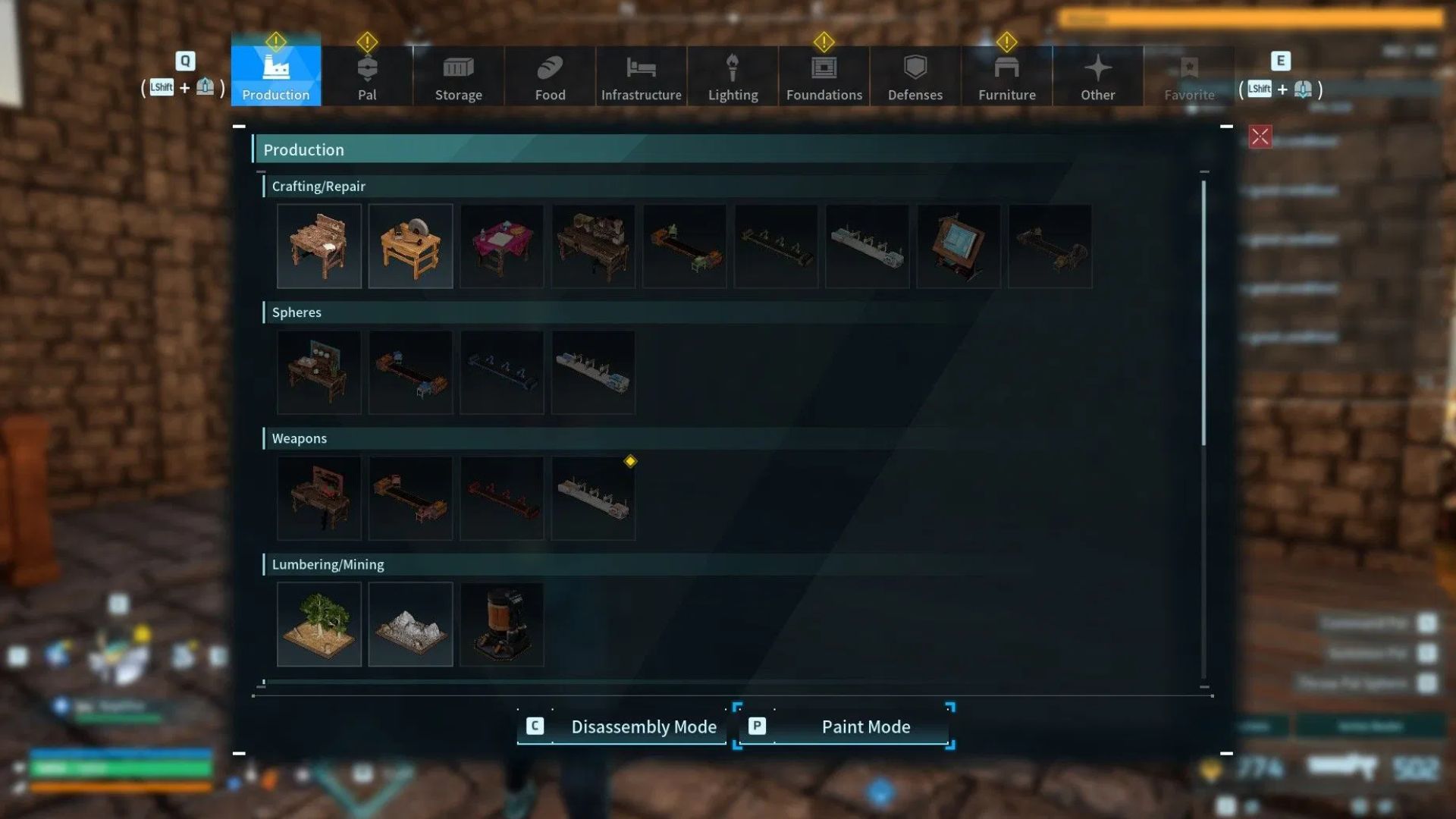Open the Storage category tab

[x=458, y=76]
